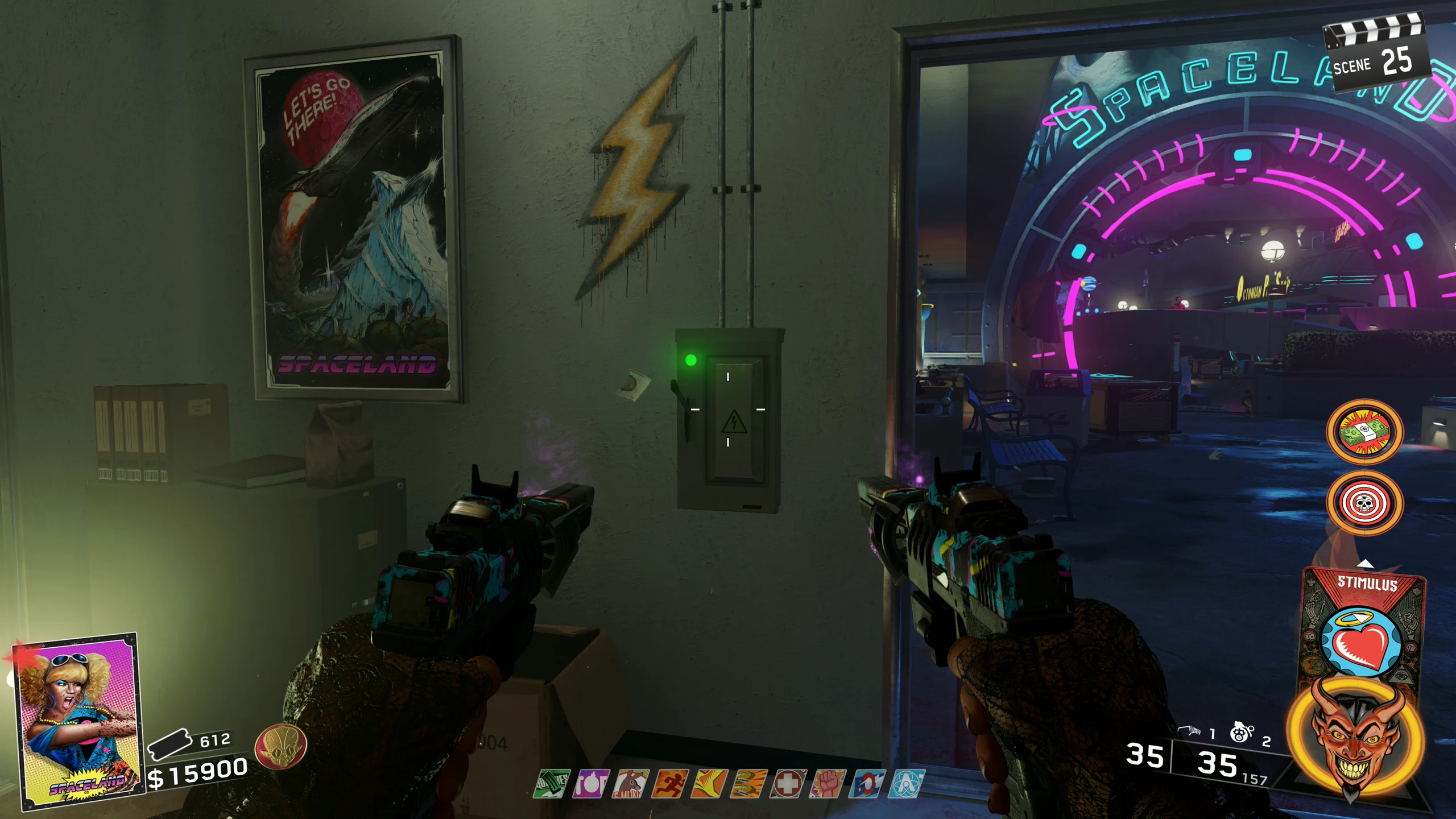The height and width of the screenshot is (819, 1456).
Task: Click the green Quickies perk icon
Action: pyautogui.click(x=552, y=784)
